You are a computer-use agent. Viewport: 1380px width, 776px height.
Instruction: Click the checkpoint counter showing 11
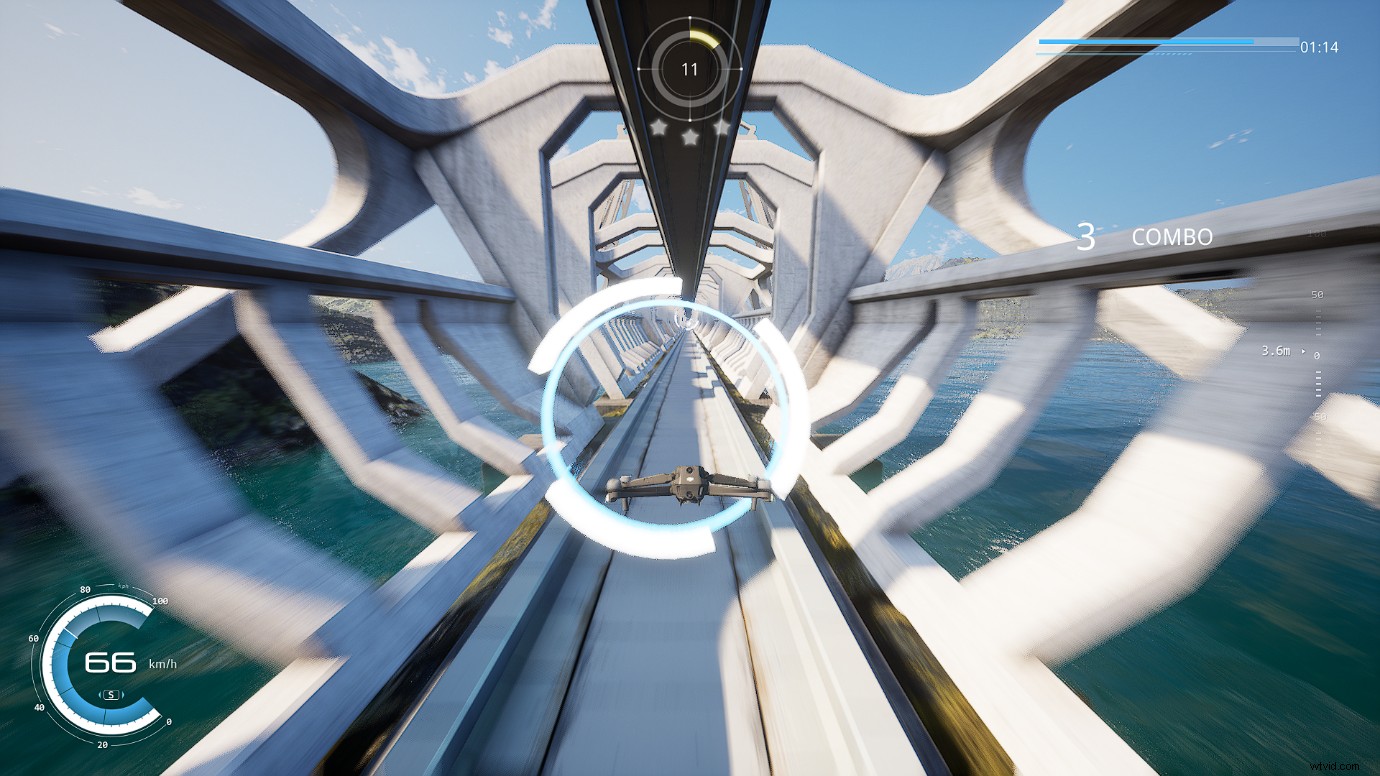(690, 68)
